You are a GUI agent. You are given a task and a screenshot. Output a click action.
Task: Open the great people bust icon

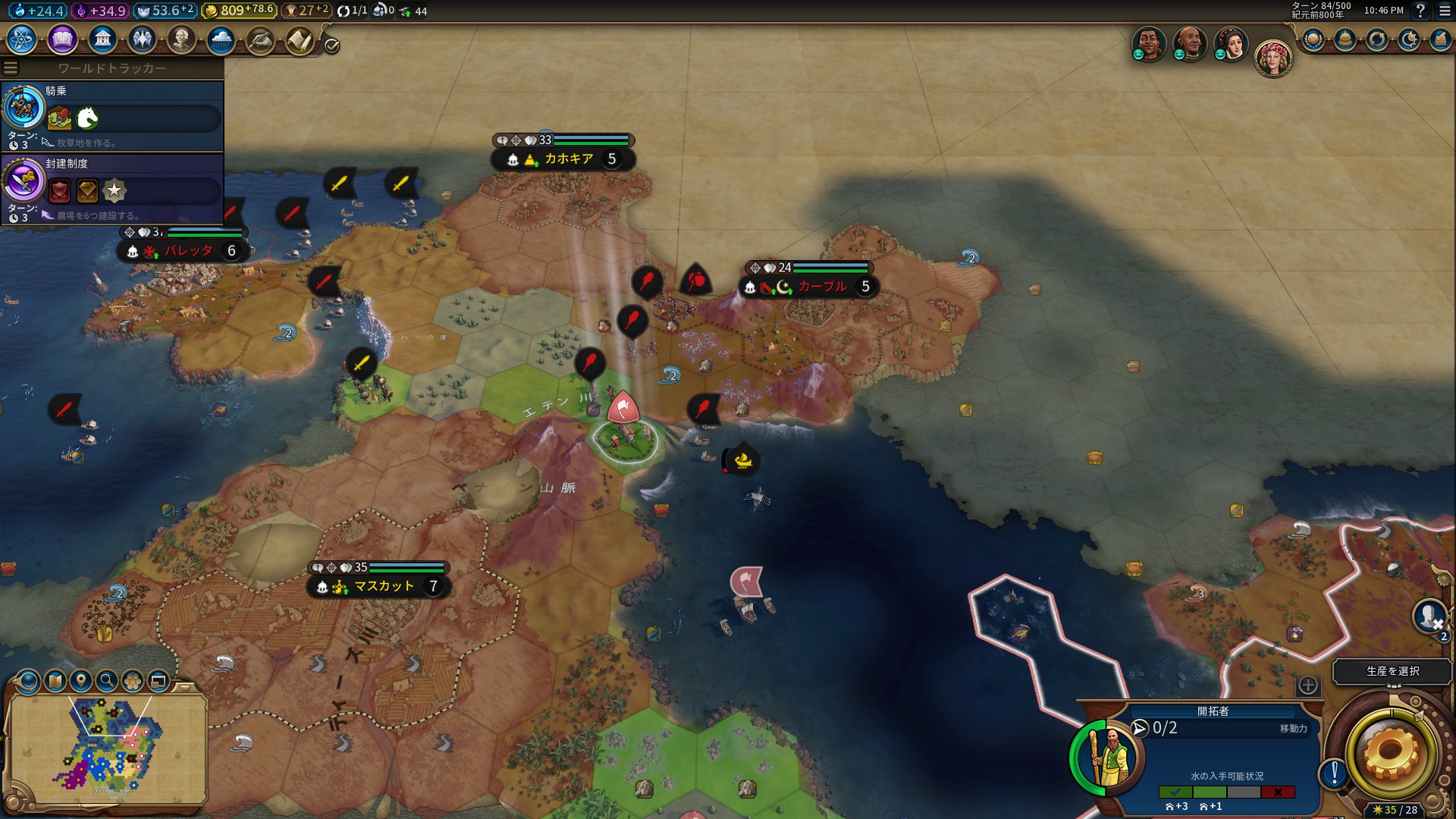181,39
